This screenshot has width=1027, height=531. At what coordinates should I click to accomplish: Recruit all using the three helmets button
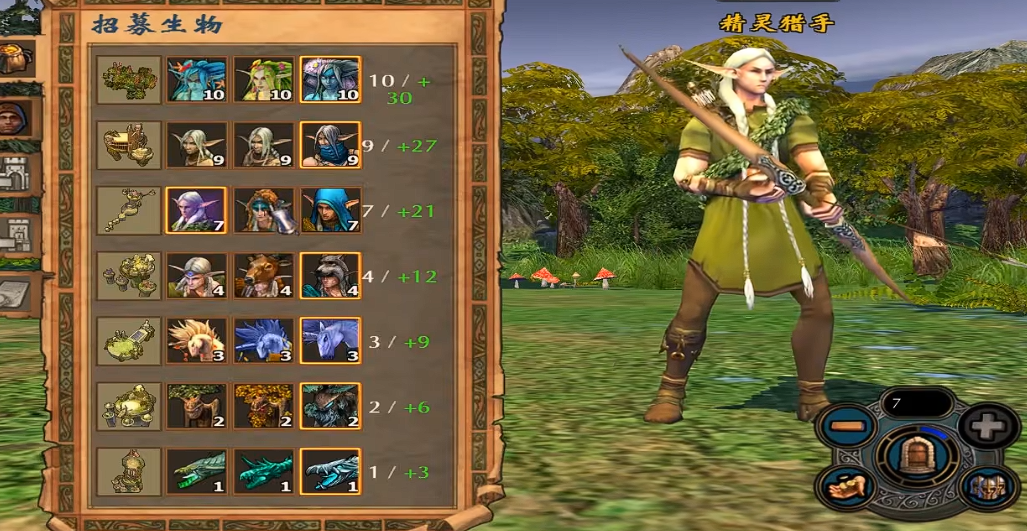(986, 488)
